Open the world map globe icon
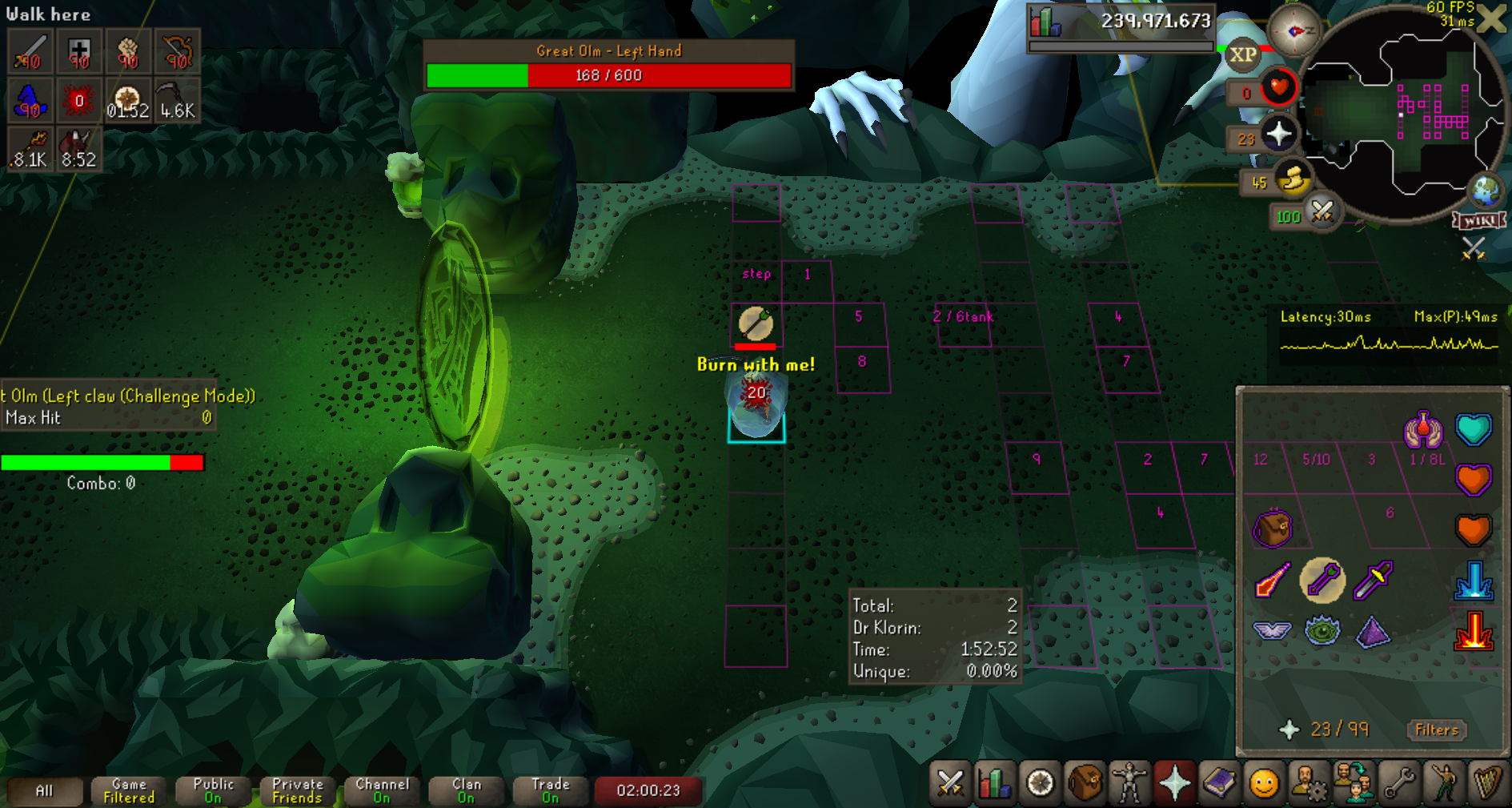1512x808 pixels. point(1486,191)
